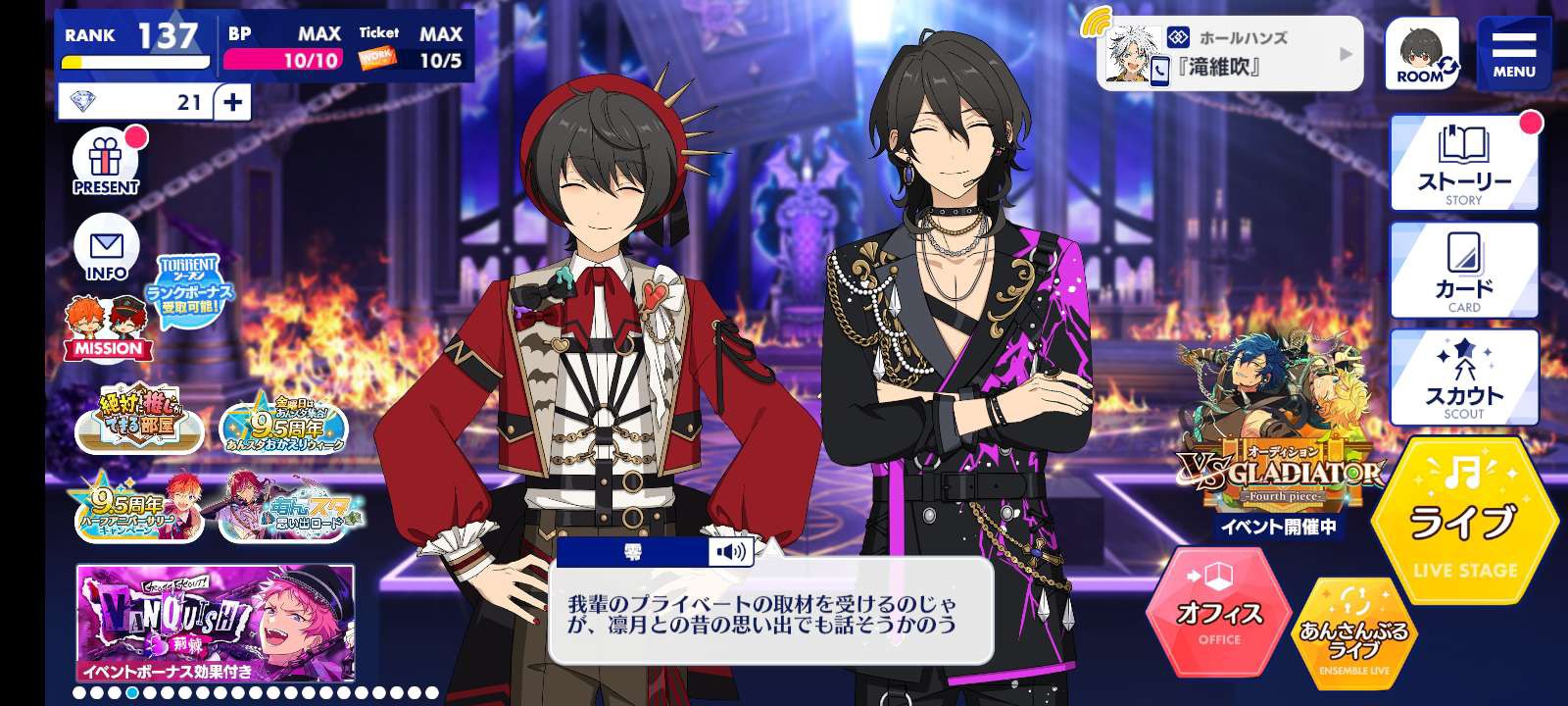Add diamonds with the plus button
Screen dimensions: 1568x706
tap(232, 102)
